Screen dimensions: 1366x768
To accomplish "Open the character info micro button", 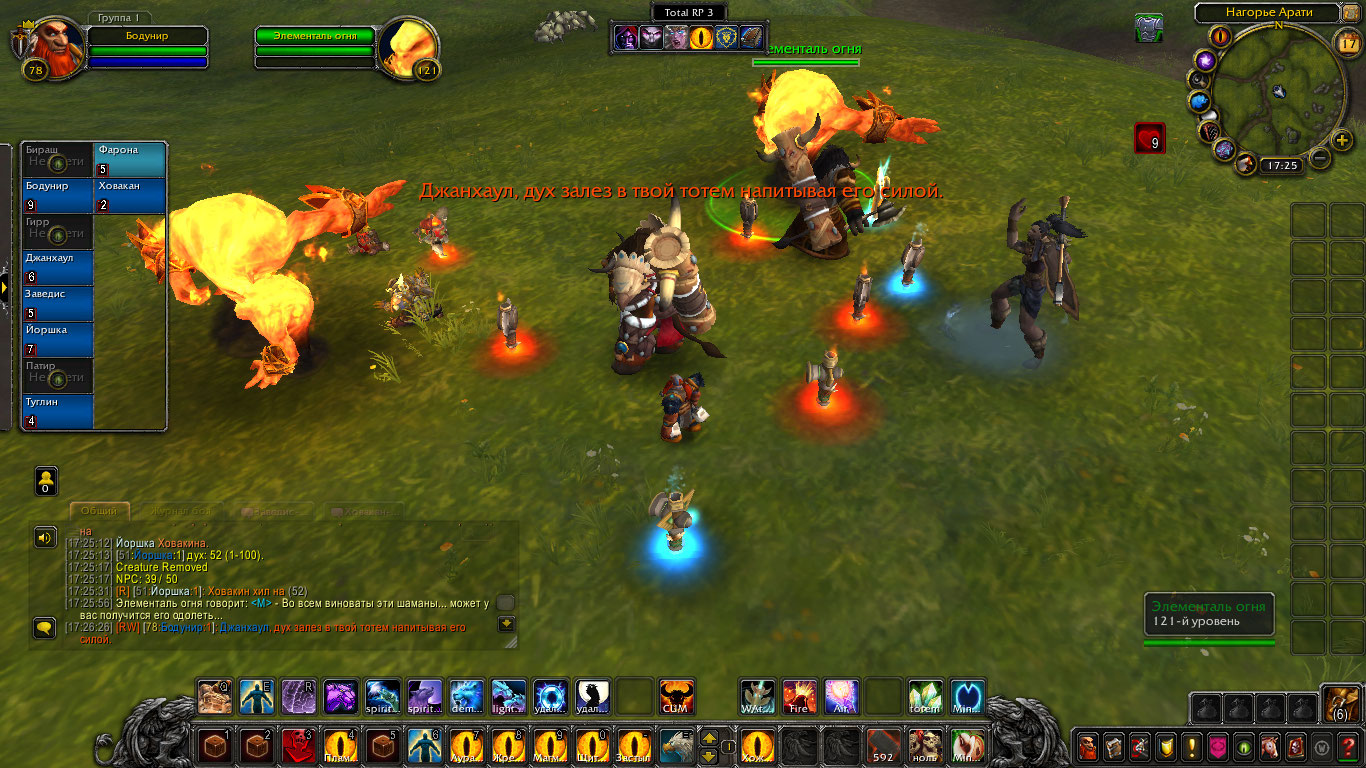I will [x=1087, y=746].
